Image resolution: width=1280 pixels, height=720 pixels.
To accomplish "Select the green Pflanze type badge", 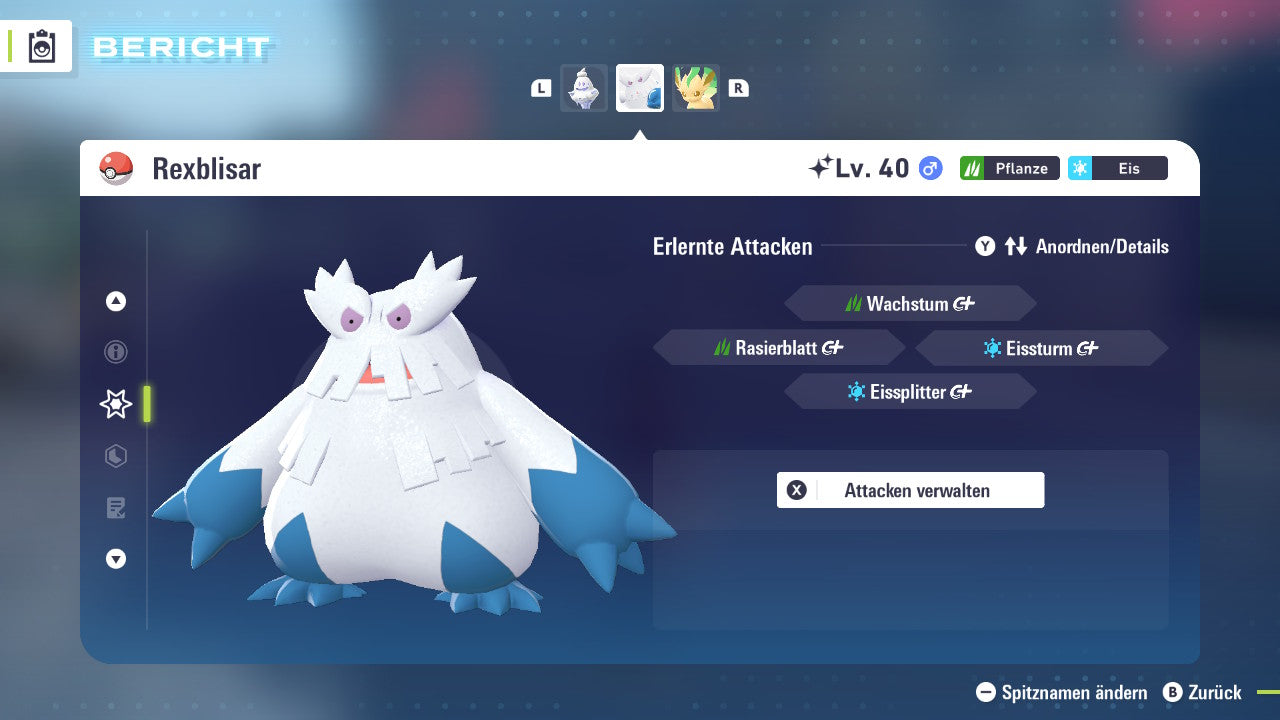I will (x=1009, y=168).
